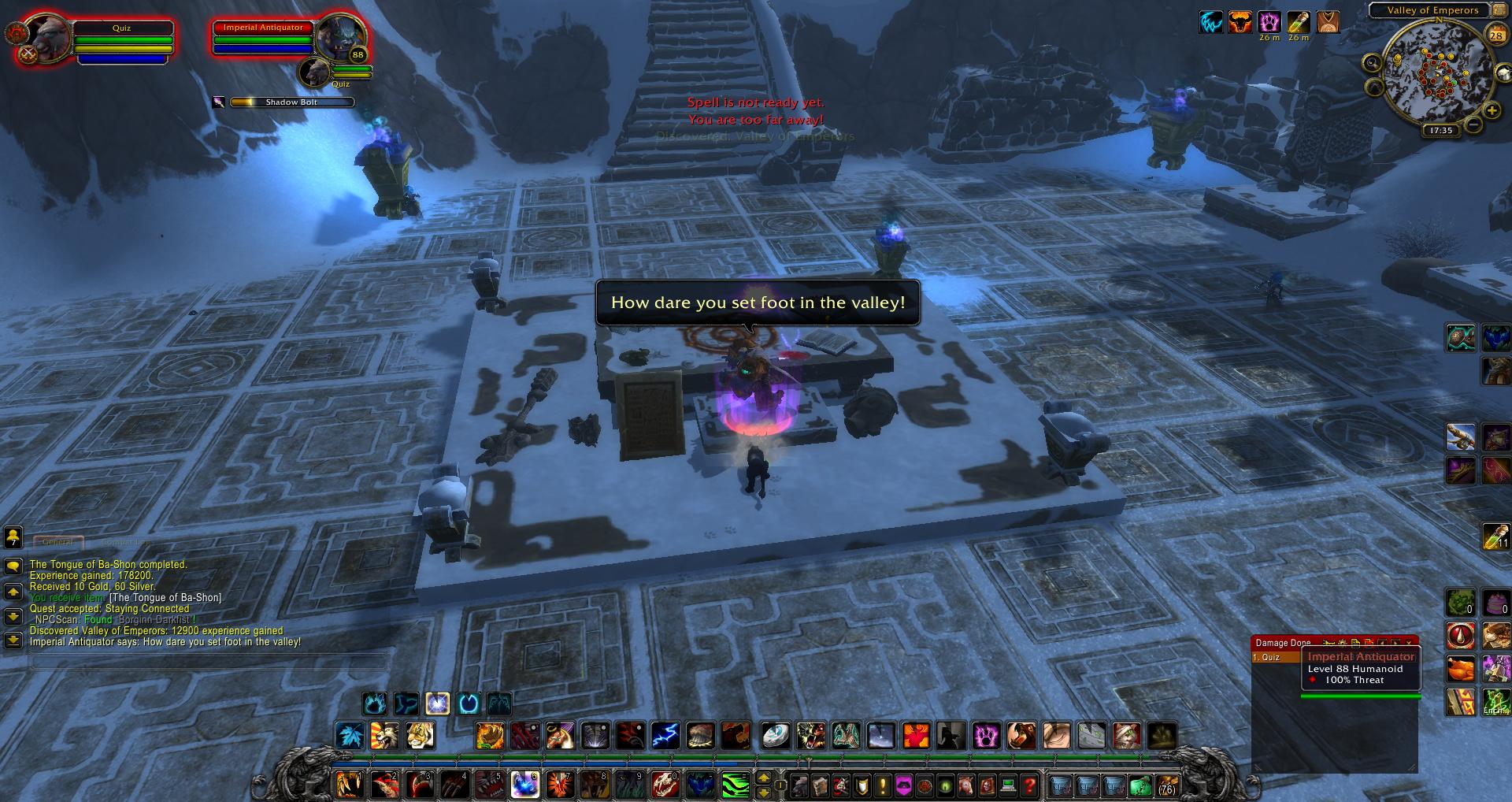The width and height of the screenshot is (1512, 802).
Task: Cast the blue maple leaf ability
Action: click(x=350, y=736)
